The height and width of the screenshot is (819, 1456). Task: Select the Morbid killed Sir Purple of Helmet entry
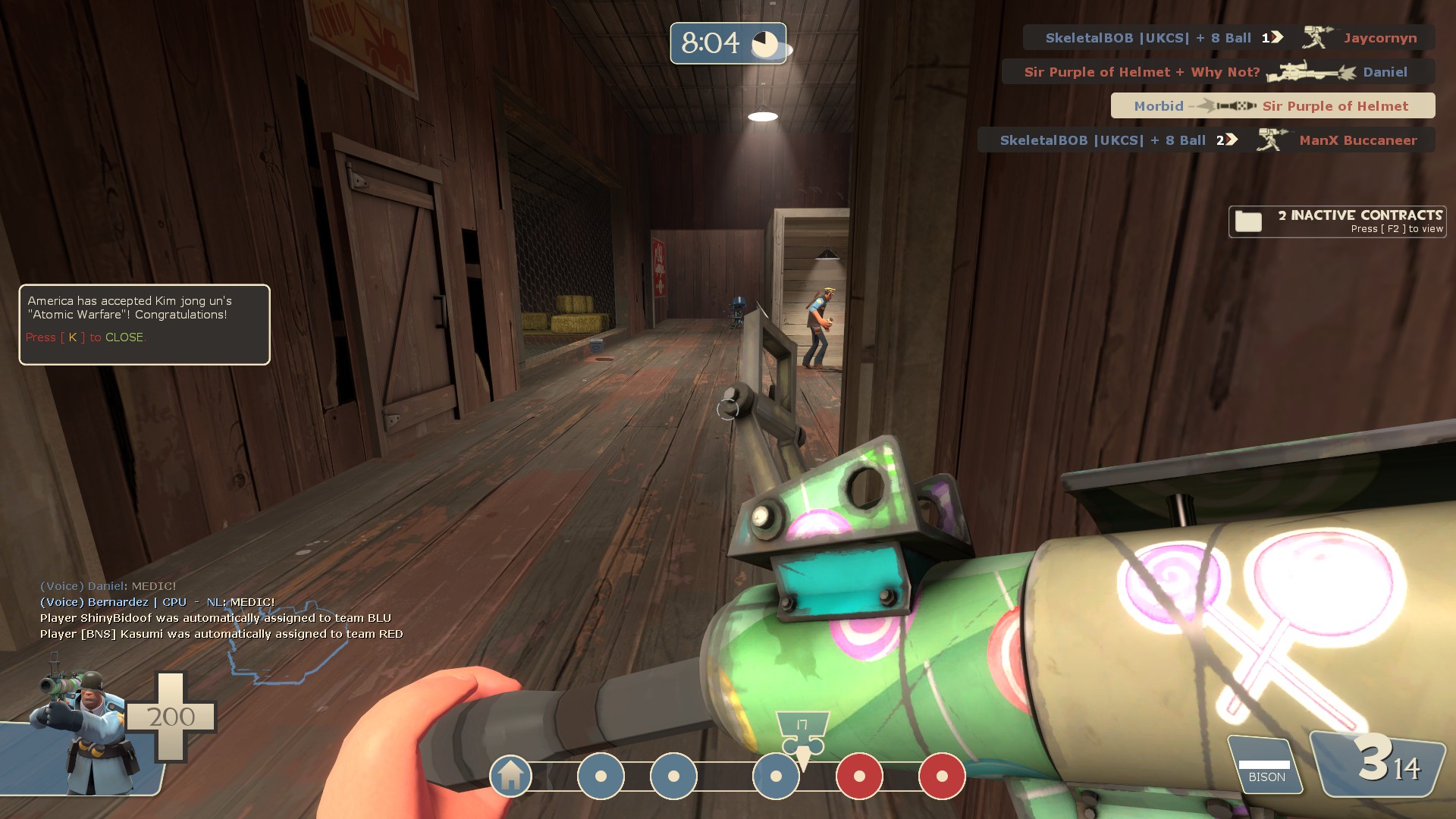click(x=1272, y=106)
